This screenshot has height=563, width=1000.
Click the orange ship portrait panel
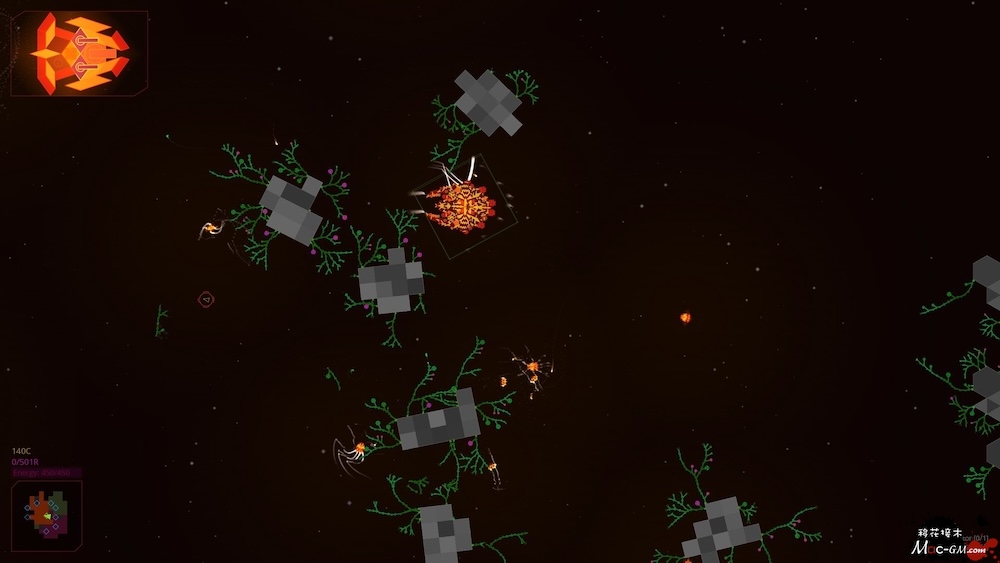tap(79, 53)
